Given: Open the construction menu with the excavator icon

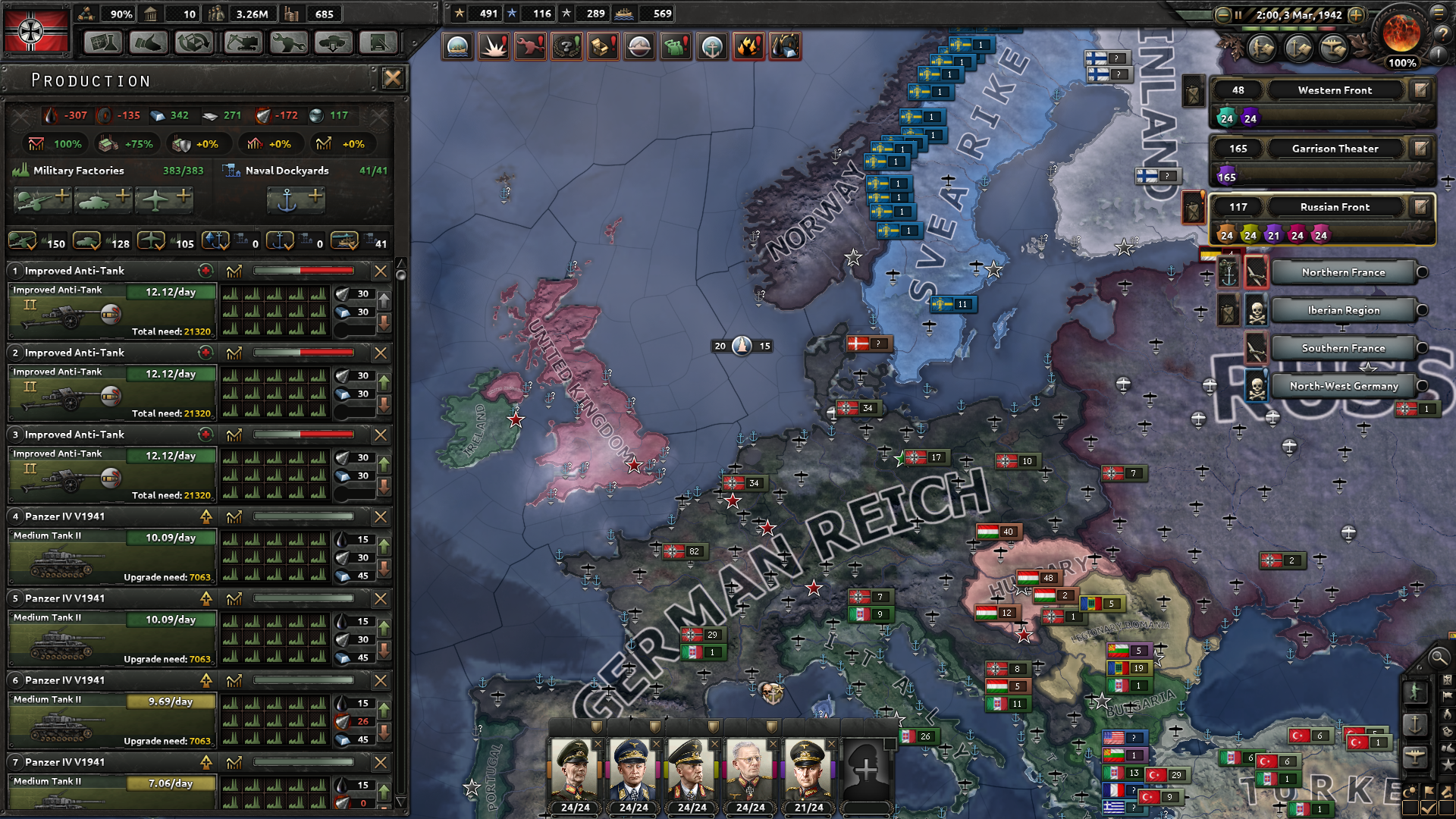Looking at the screenshot, I should tap(243, 42).
